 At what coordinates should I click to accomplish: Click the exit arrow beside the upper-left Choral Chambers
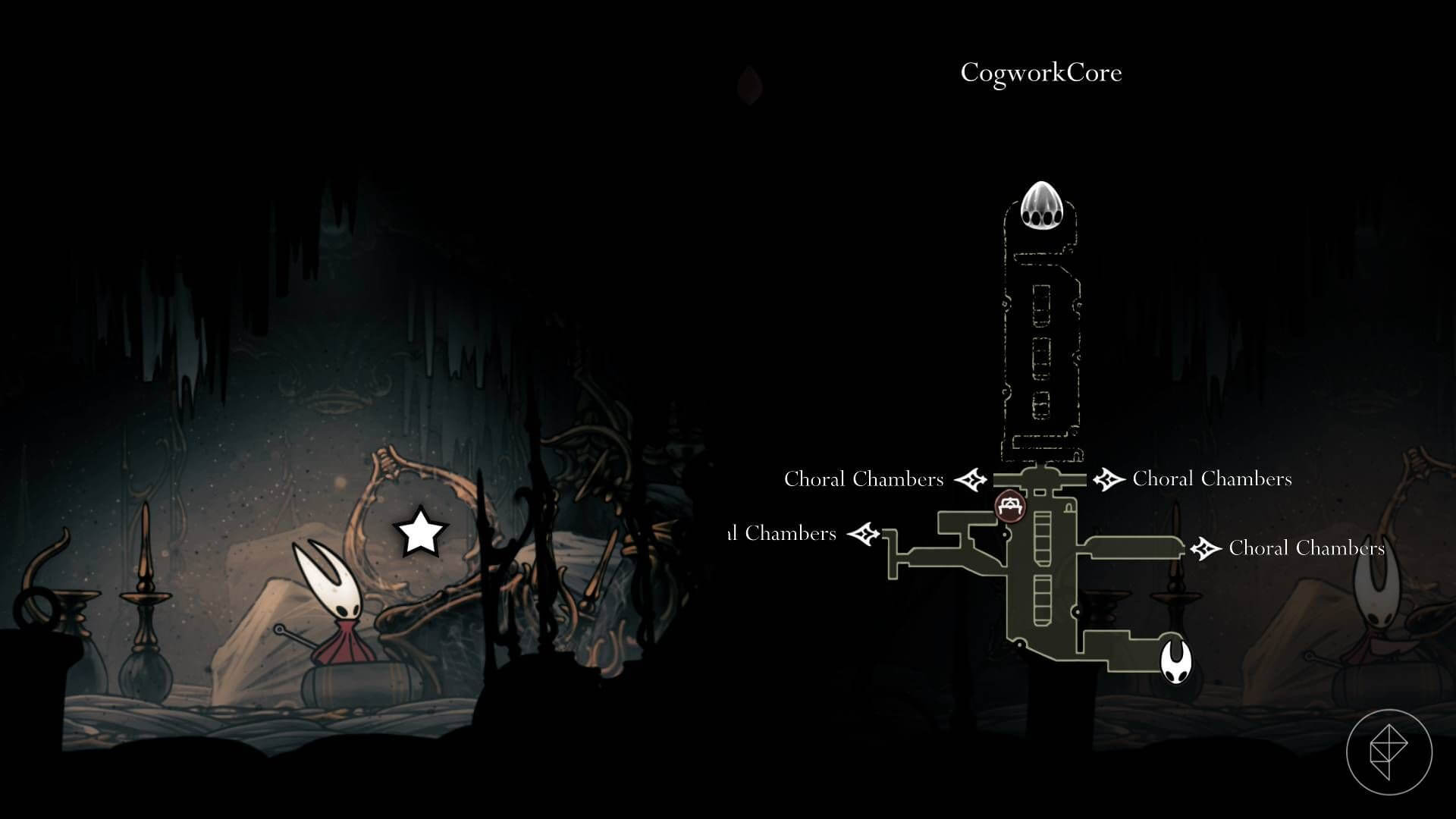[x=971, y=479]
